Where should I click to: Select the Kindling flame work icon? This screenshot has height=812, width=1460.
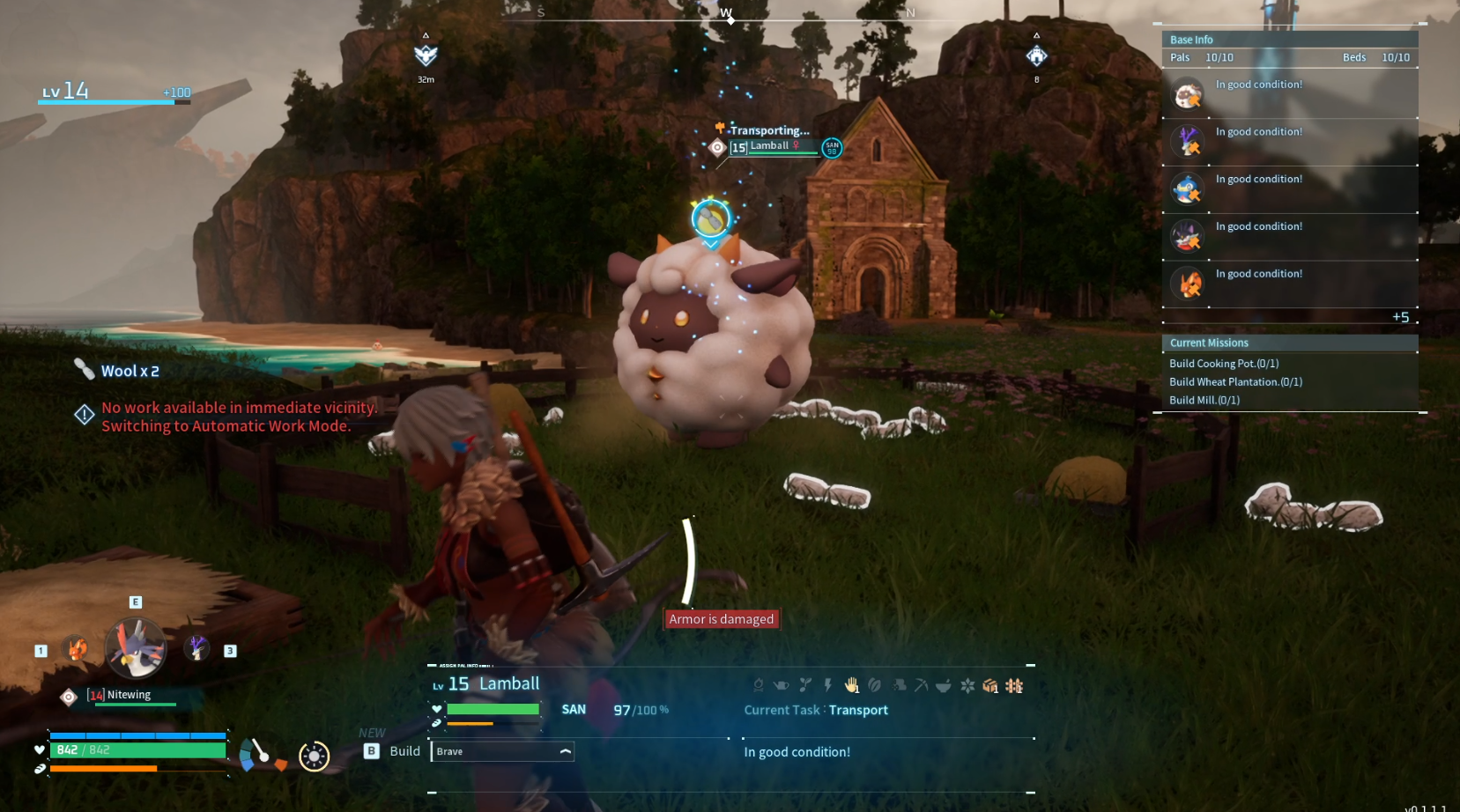tap(760, 684)
